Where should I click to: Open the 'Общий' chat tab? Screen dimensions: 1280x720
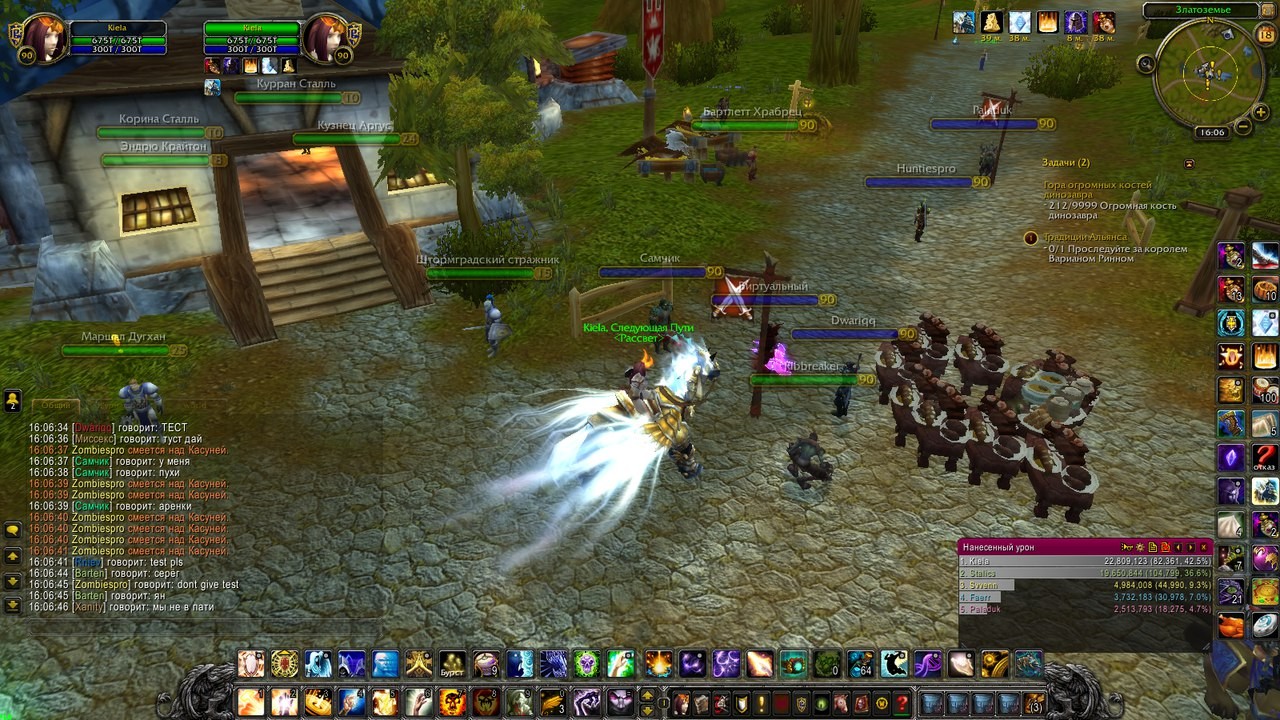55,405
